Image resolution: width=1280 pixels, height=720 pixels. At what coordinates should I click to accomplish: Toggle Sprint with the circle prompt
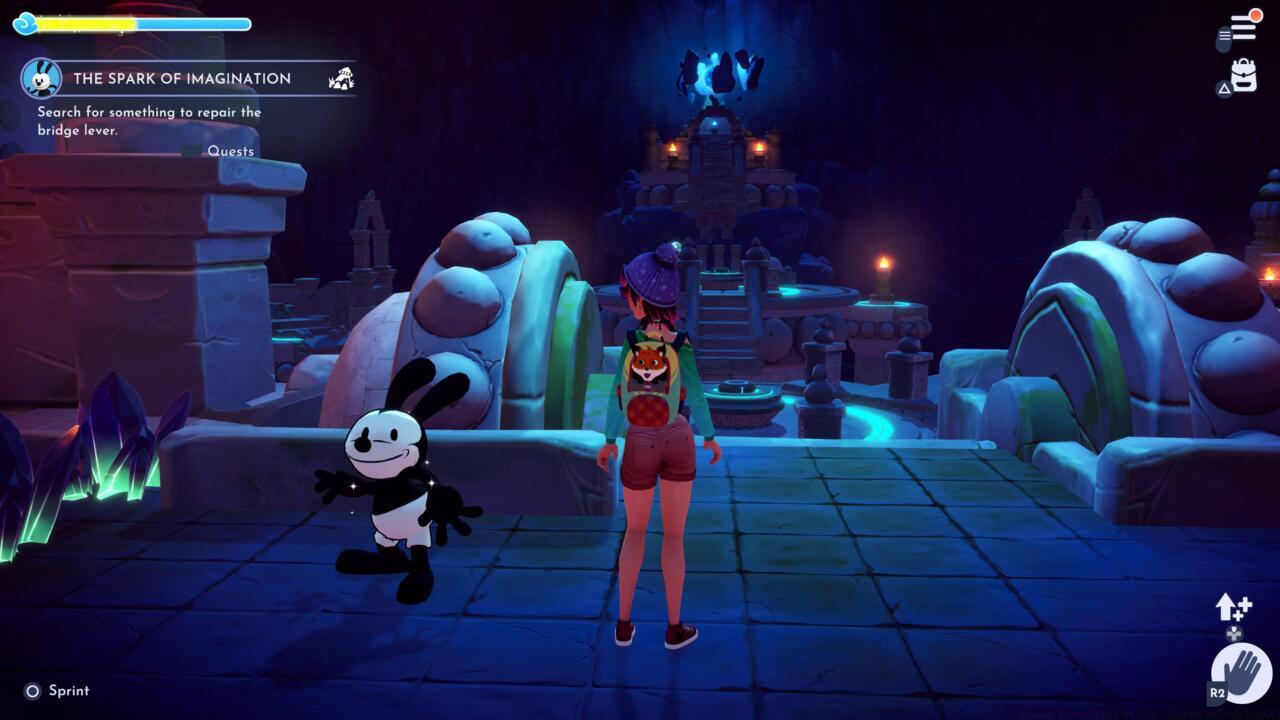[31, 690]
